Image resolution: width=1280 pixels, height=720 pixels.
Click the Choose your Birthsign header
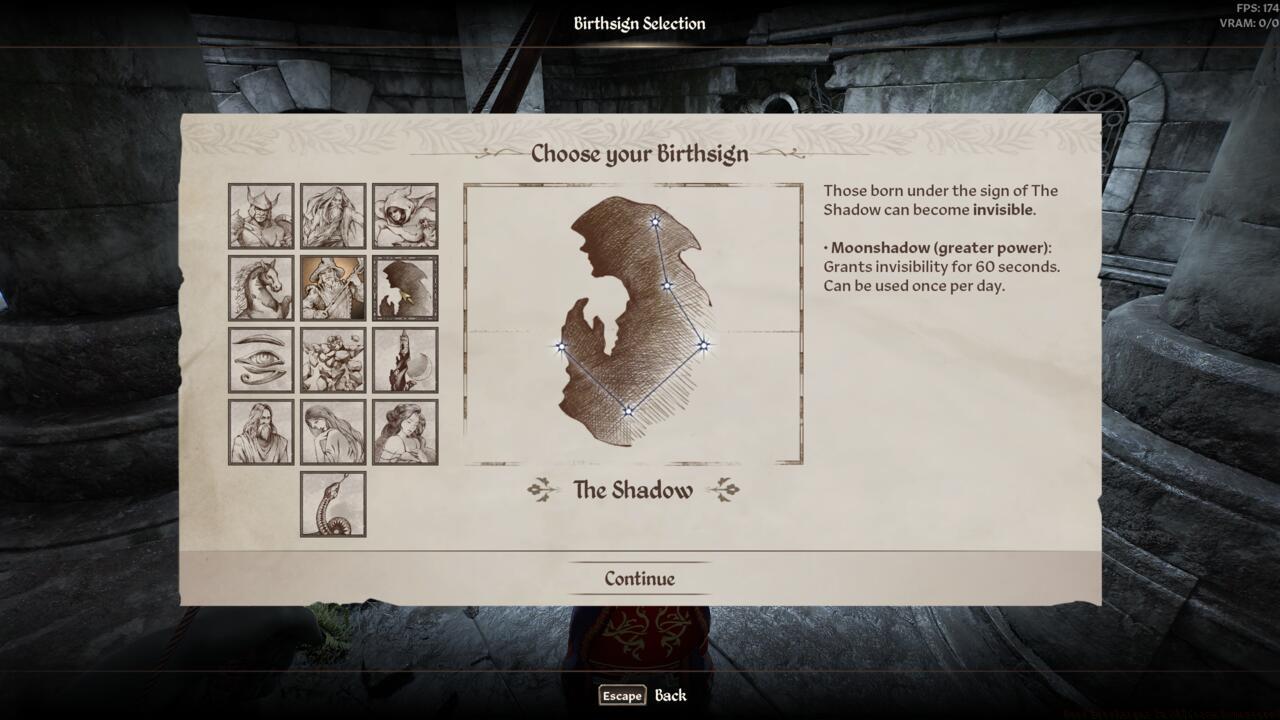coord(639,155)
